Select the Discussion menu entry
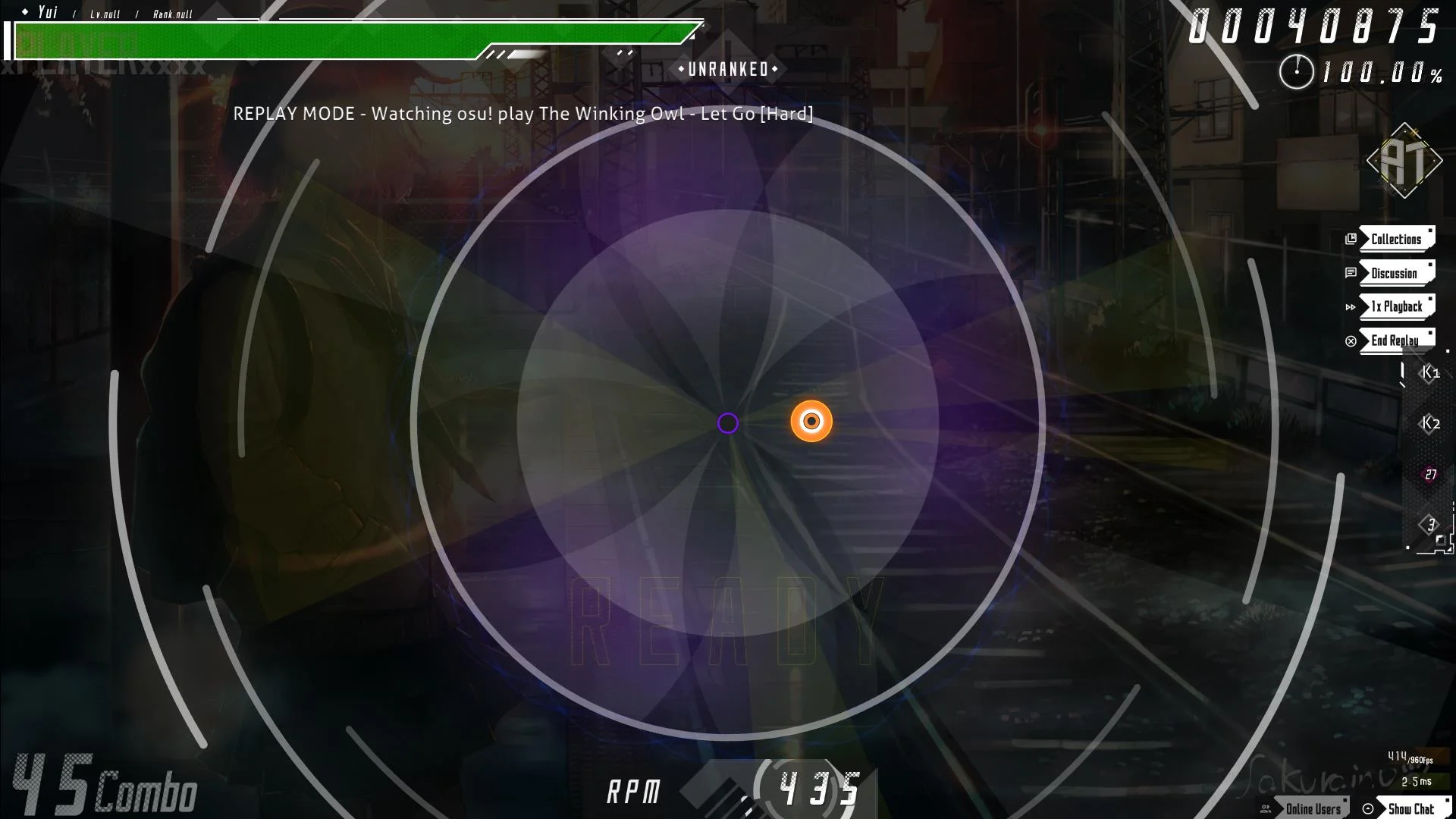 (1395, 273)
